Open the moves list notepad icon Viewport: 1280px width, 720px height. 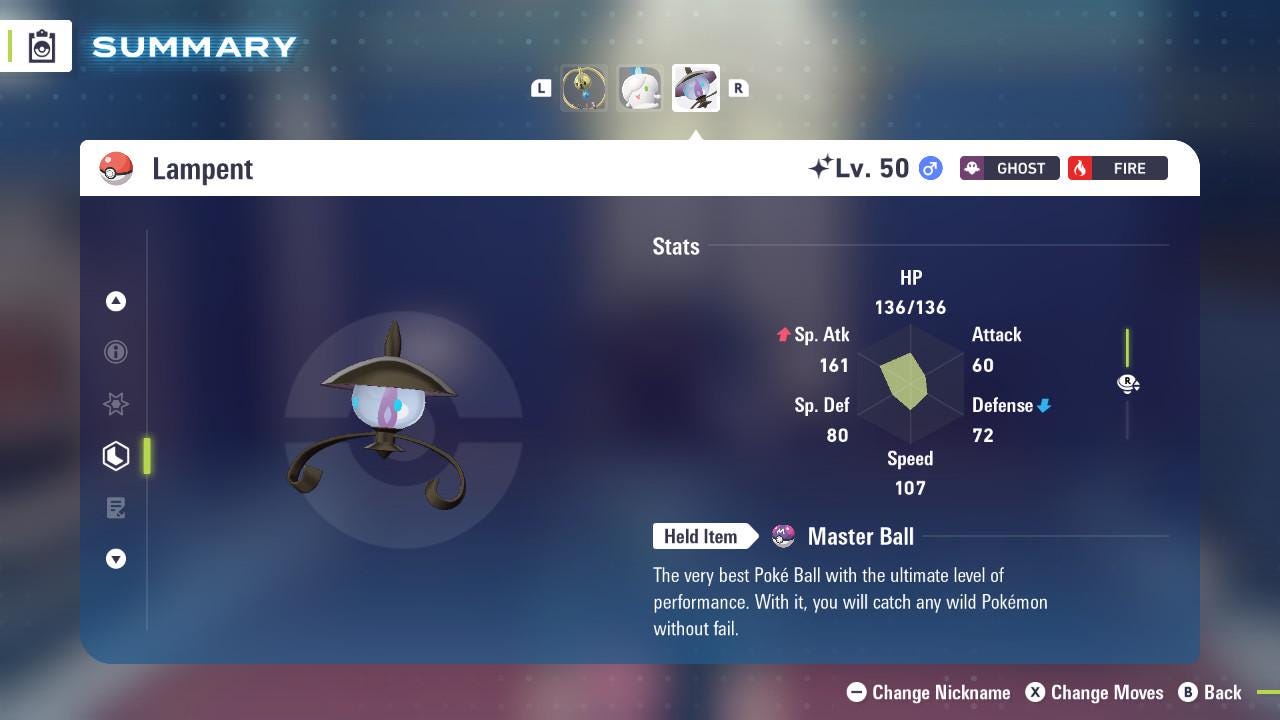pyautogui.click(x=116, y=507)
